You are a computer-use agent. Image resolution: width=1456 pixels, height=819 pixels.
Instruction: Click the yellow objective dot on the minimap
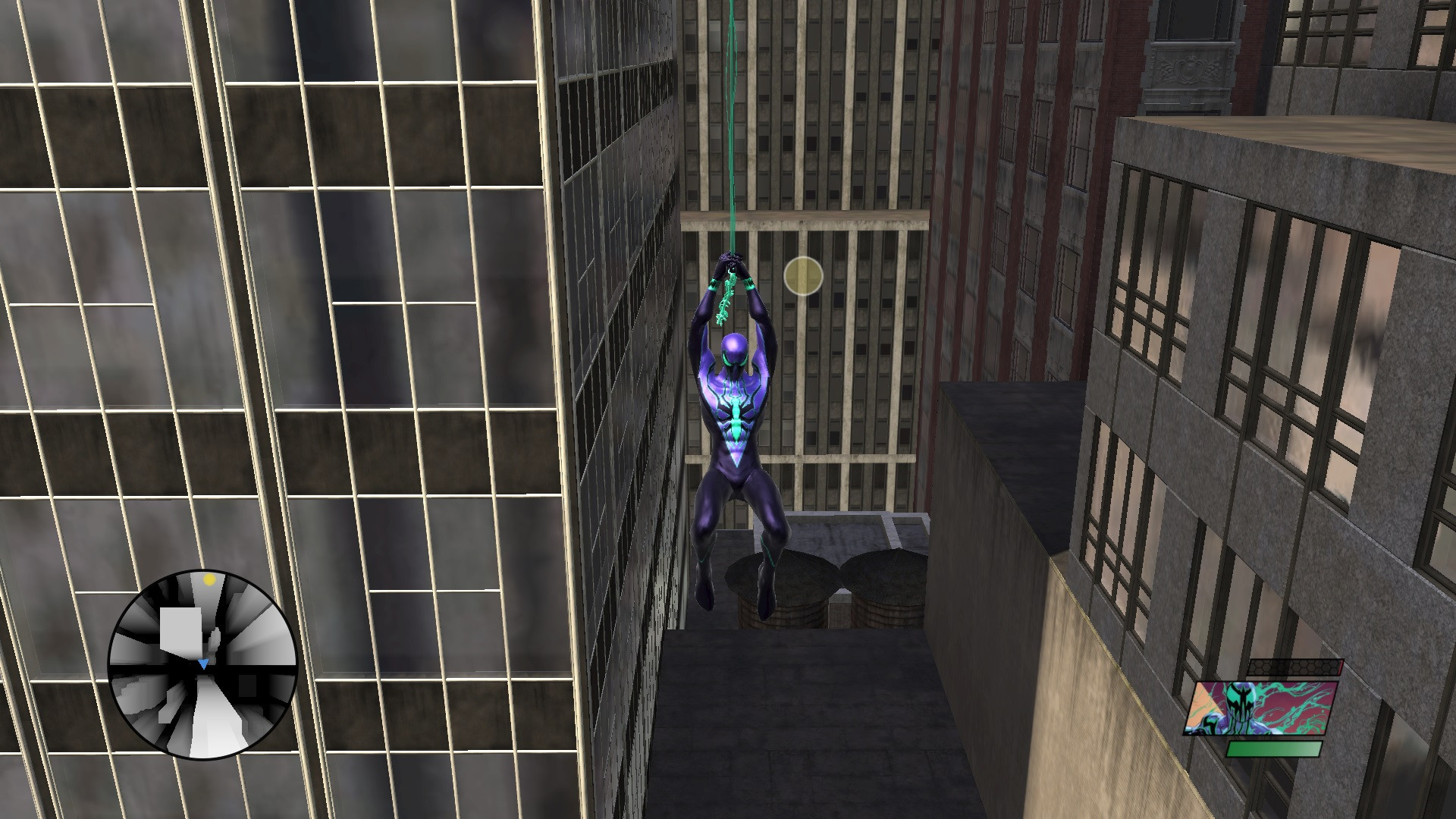point(209,579)
